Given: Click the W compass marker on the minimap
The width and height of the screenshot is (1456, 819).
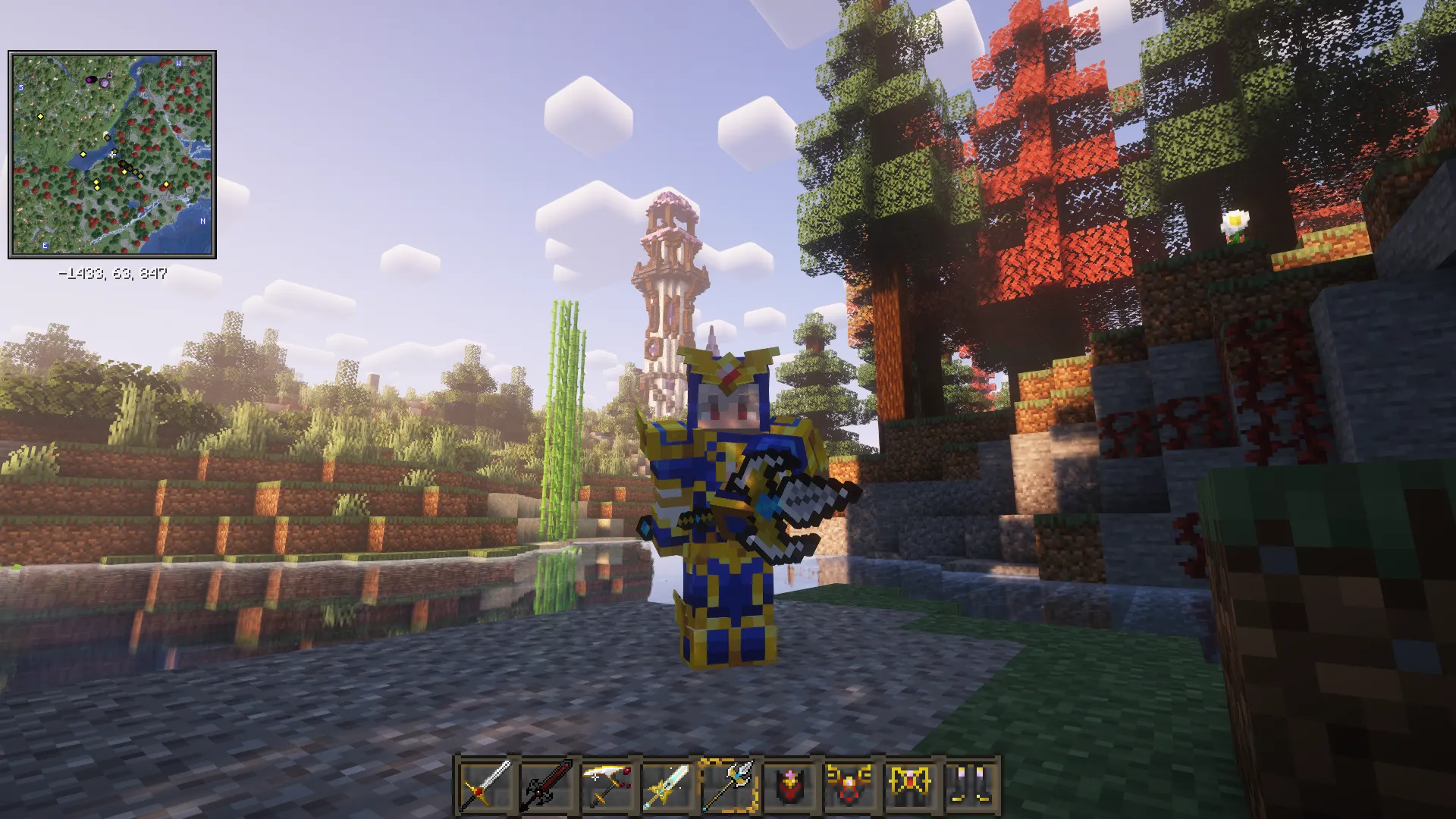Looking at the screenshot, I should click(x=178, y=64).
